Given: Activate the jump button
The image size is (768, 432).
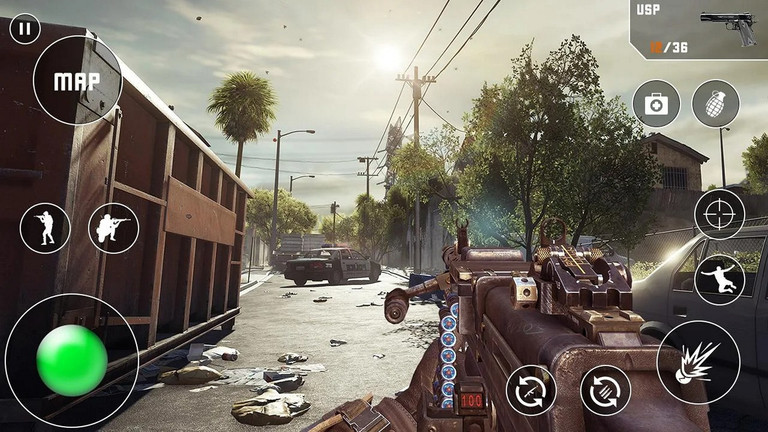Looking at the screenshot, I should pyautogui.click(x=720, y=279).
